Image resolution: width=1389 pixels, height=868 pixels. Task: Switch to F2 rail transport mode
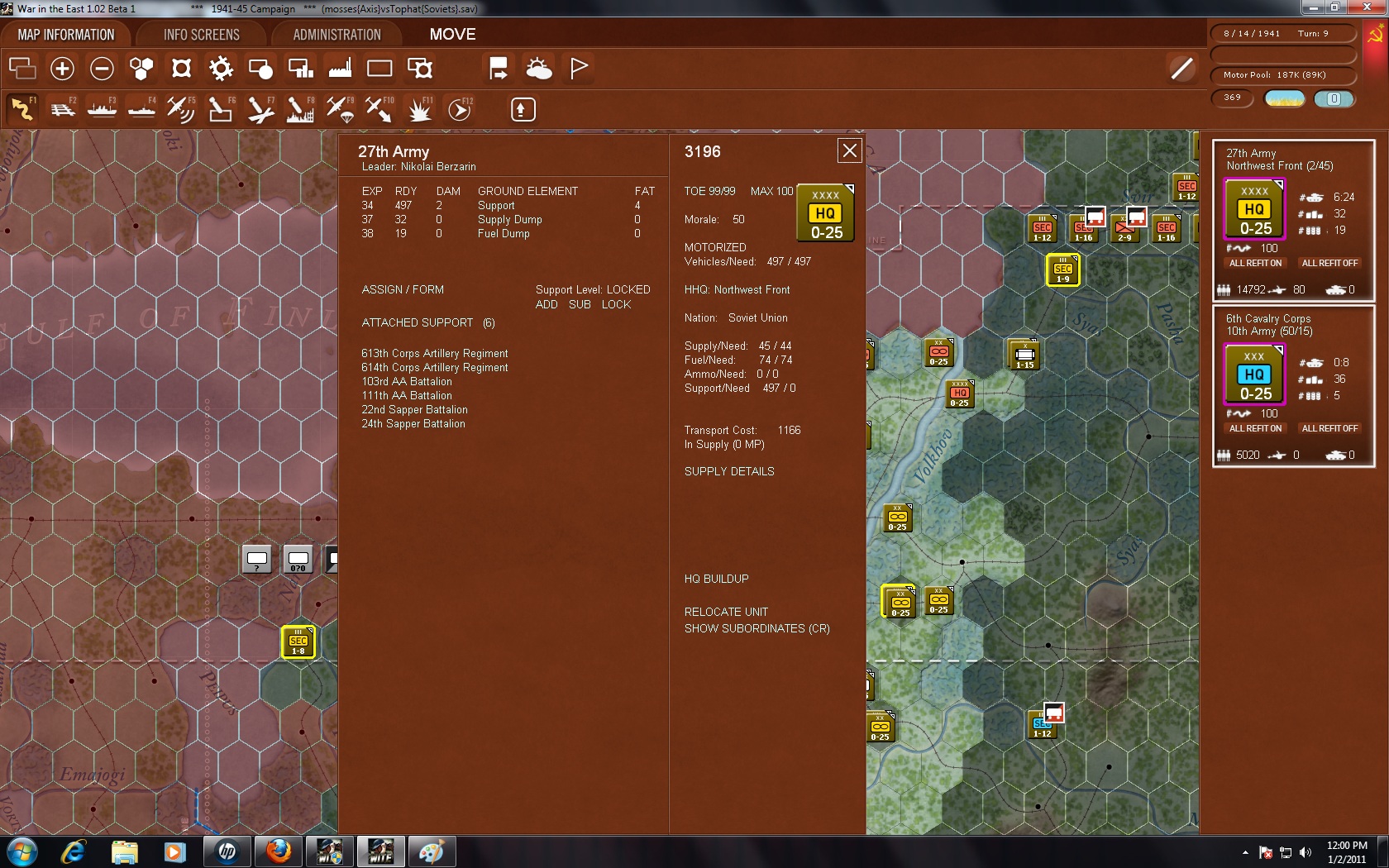click(64, 108)
